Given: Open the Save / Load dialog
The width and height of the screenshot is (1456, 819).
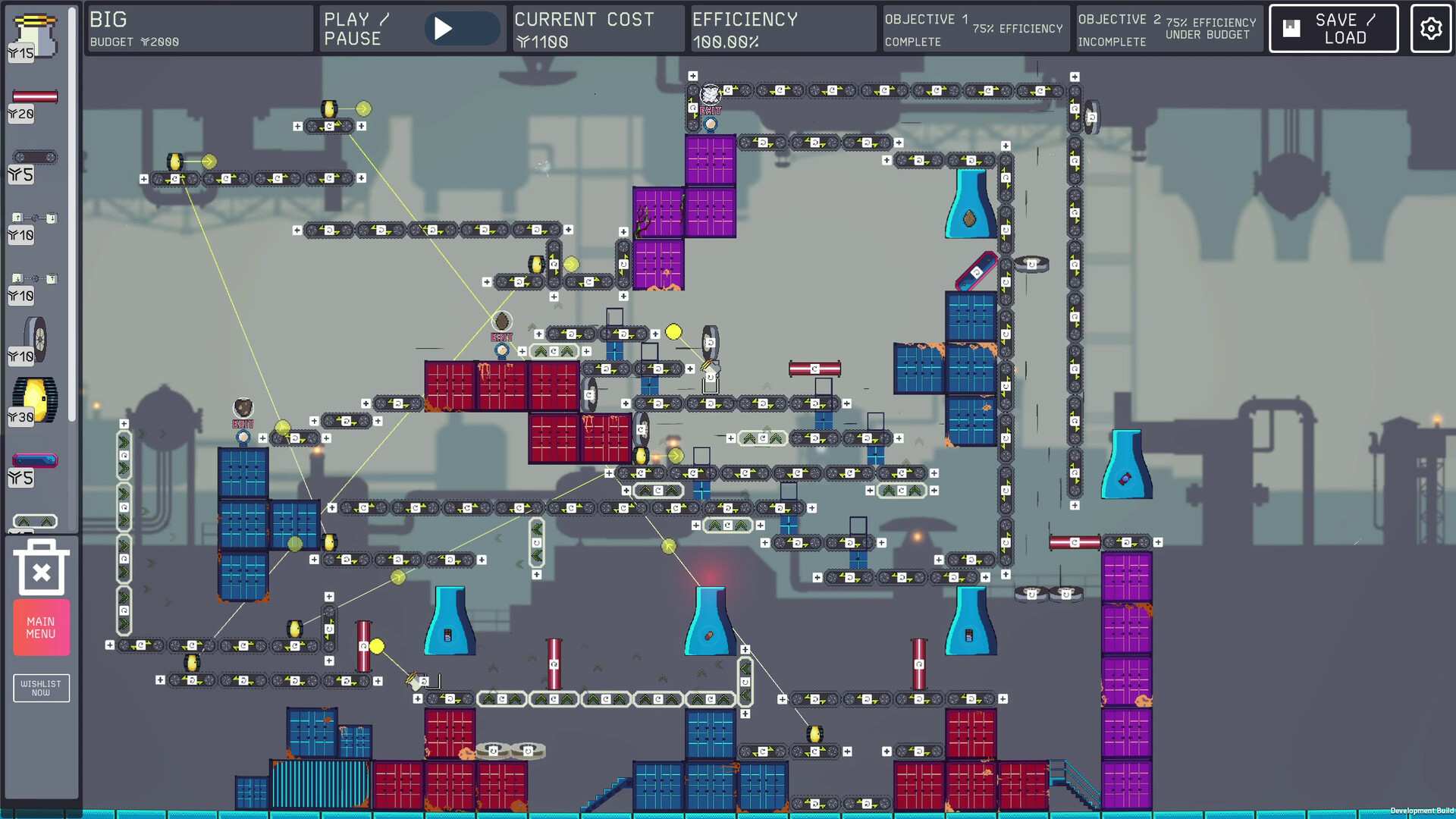Looking at the screenshot, I should tap(1332, 29).
